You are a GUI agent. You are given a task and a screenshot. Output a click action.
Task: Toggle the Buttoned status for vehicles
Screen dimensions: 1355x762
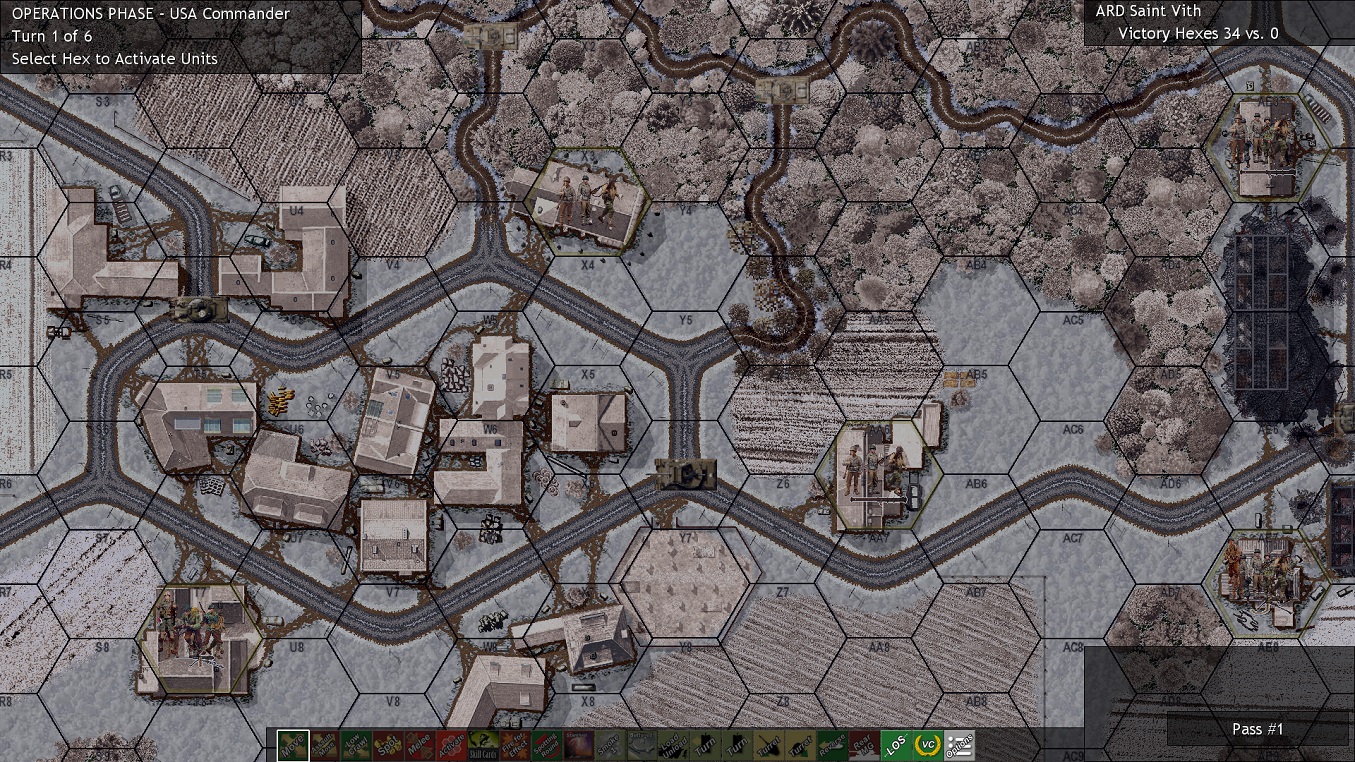click(x=640, y=744)
